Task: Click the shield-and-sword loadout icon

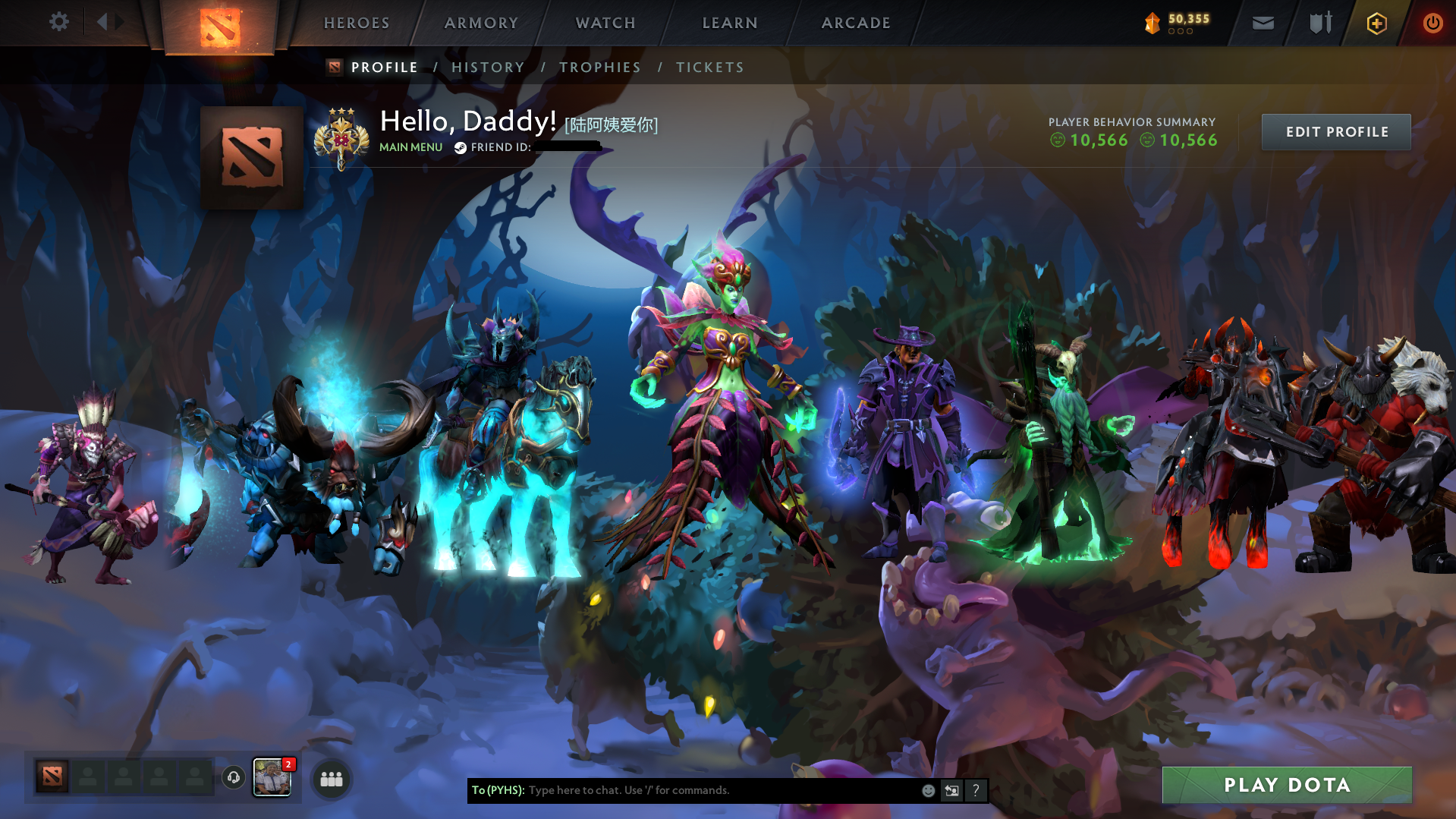Action: [1319, 23]
